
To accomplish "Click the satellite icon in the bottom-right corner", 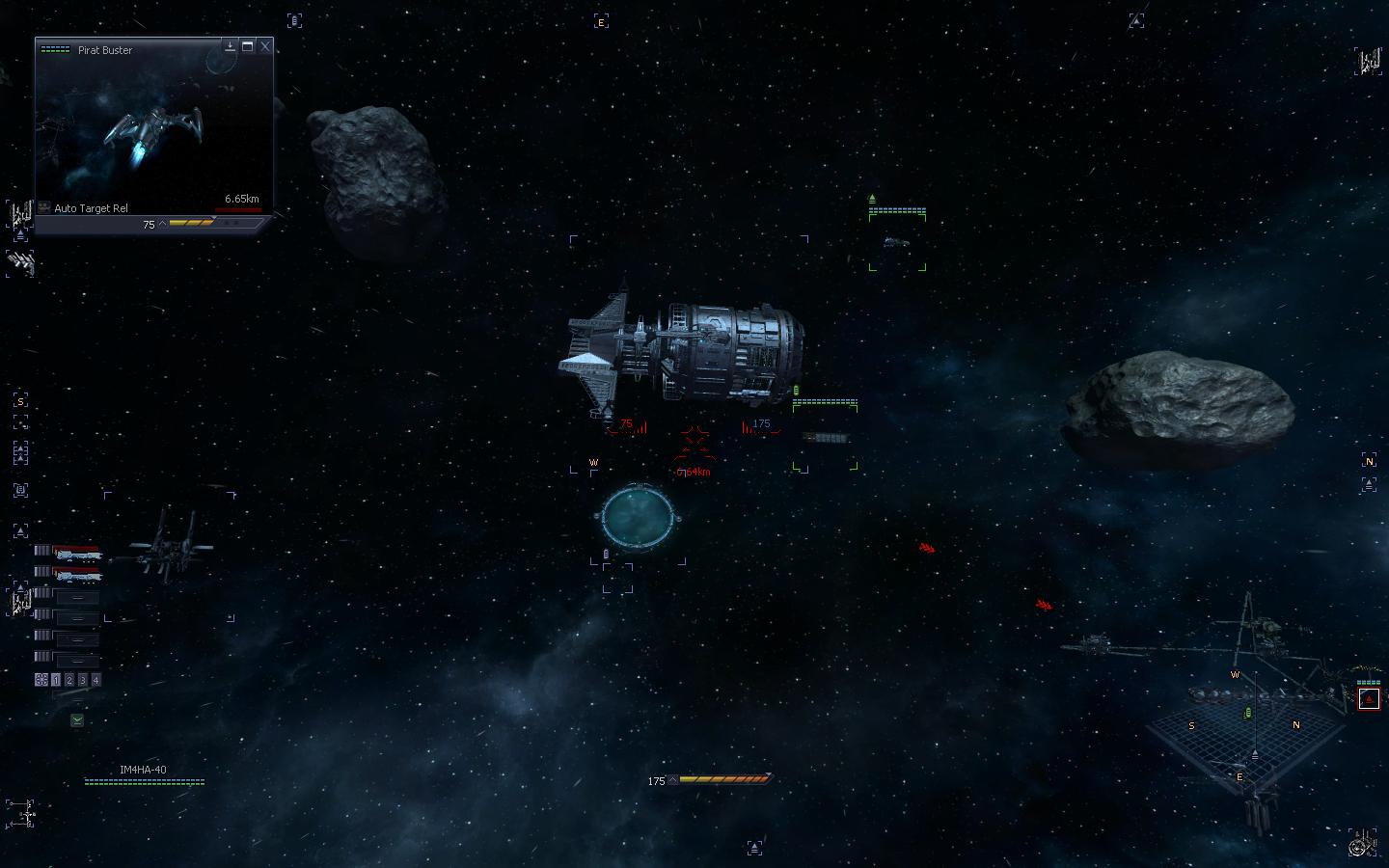I will tap(1364, 844).
